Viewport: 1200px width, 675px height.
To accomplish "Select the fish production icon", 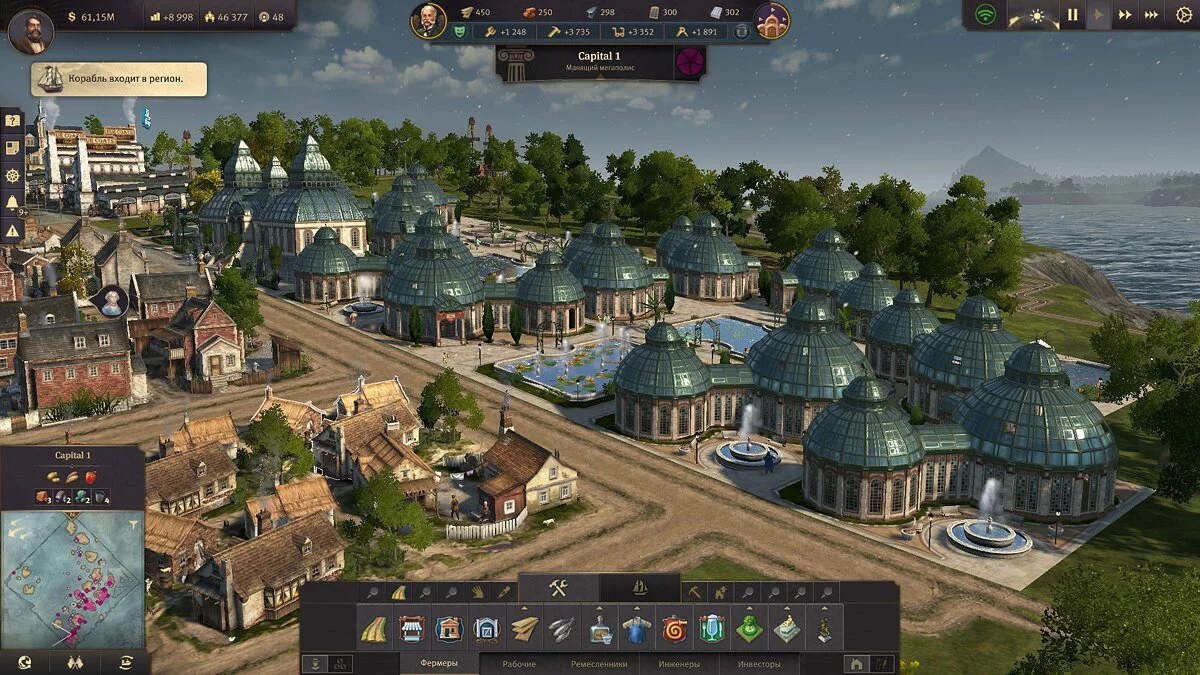I will tap(562, 629).
